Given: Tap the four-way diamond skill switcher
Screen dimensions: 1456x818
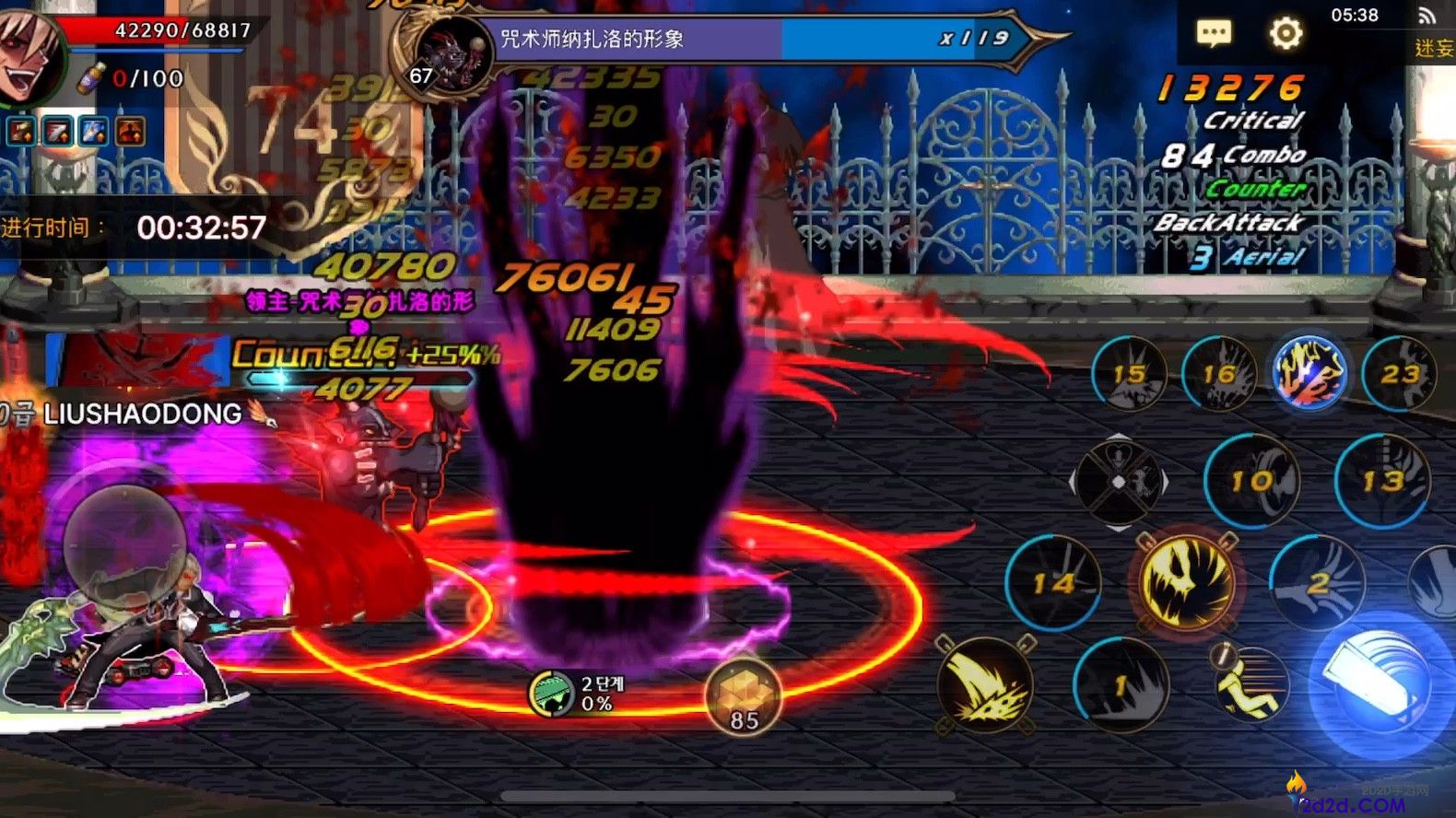Looking at the screenshot, I should click(x=1119, y=482).
